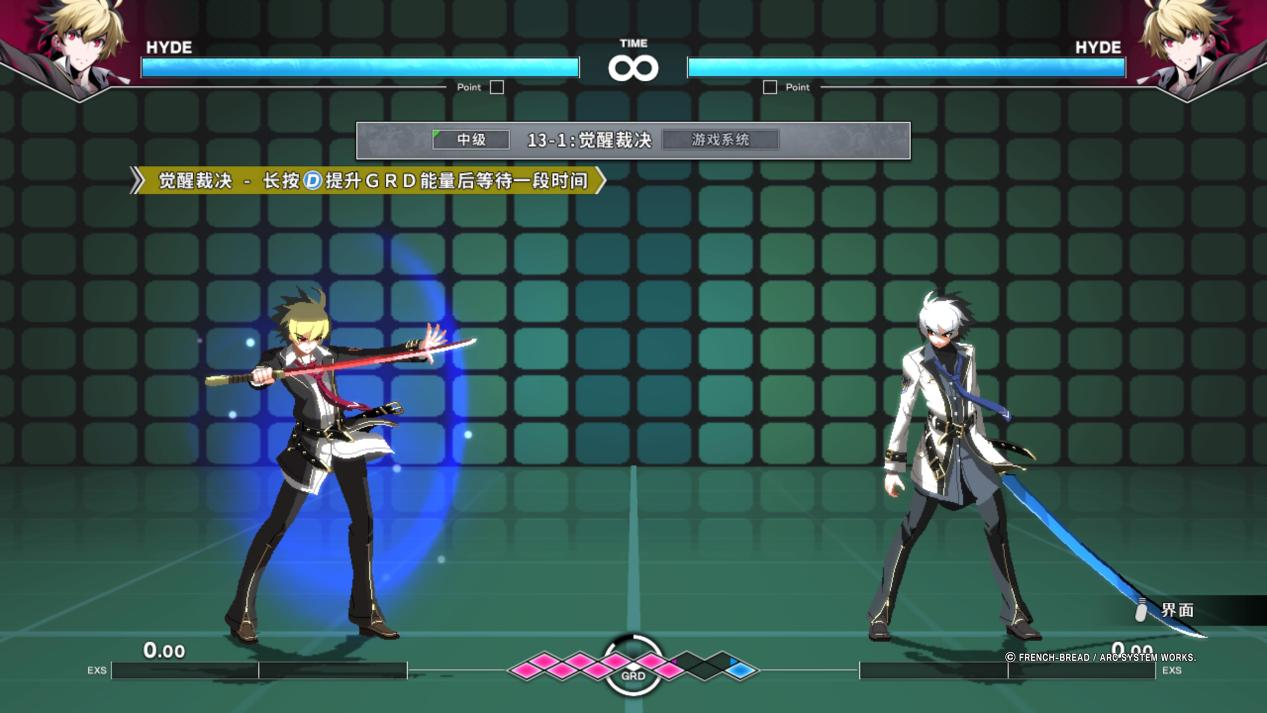Click the 游戏系统 category label
The height and width of the screenshot is (713, 1267).
click(720, 140)
